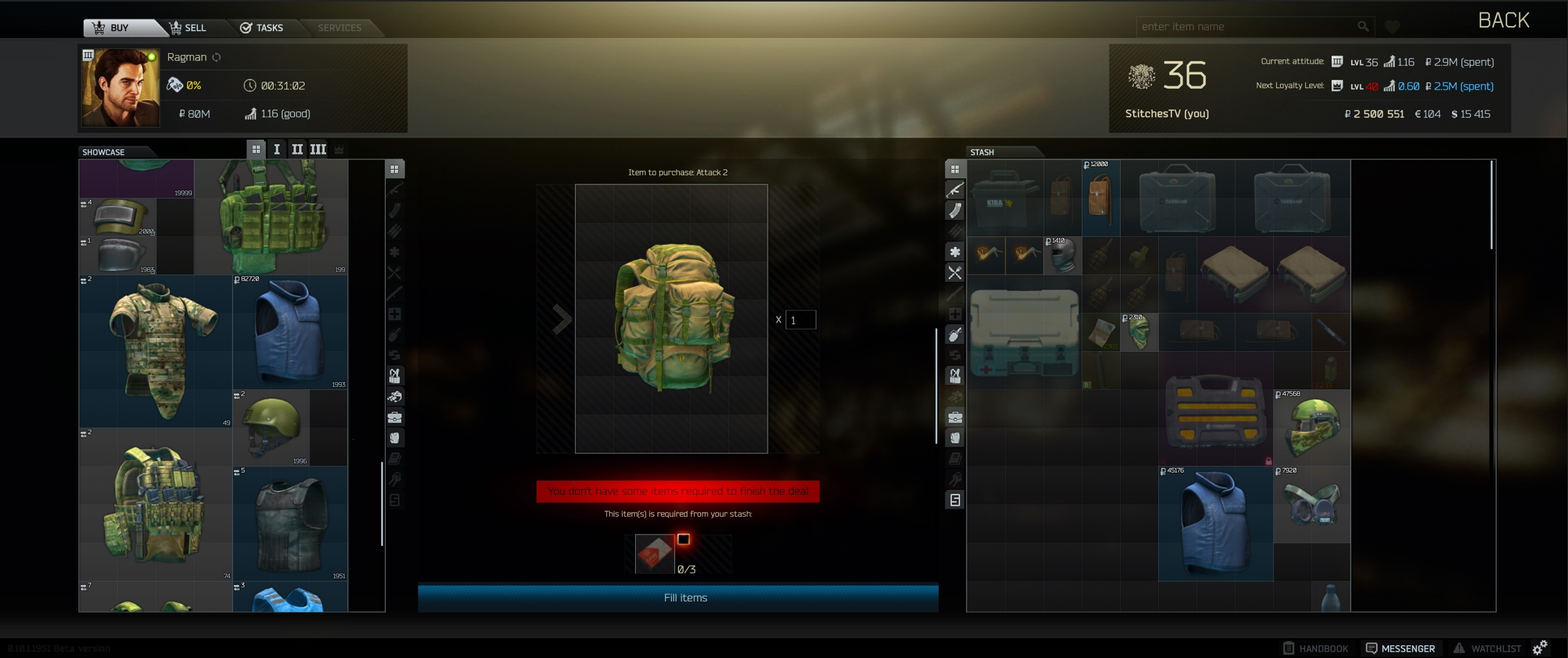
Task: Enable the show-all filter atop the stash sidebar
Action: coord(954,169)
